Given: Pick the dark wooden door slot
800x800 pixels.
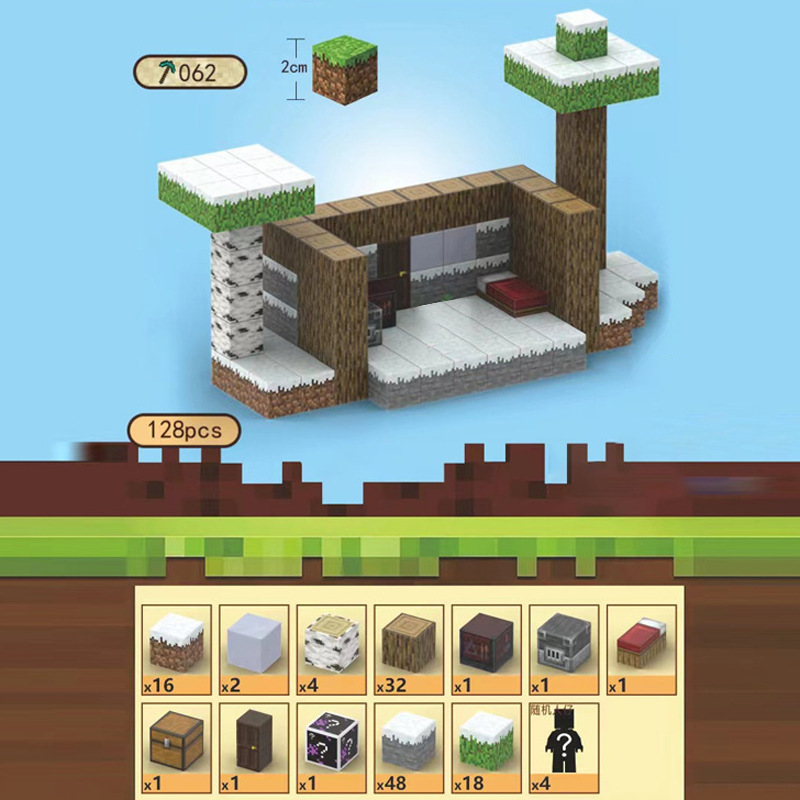Looking at the screenshot, I should click(x=253, y=742).
